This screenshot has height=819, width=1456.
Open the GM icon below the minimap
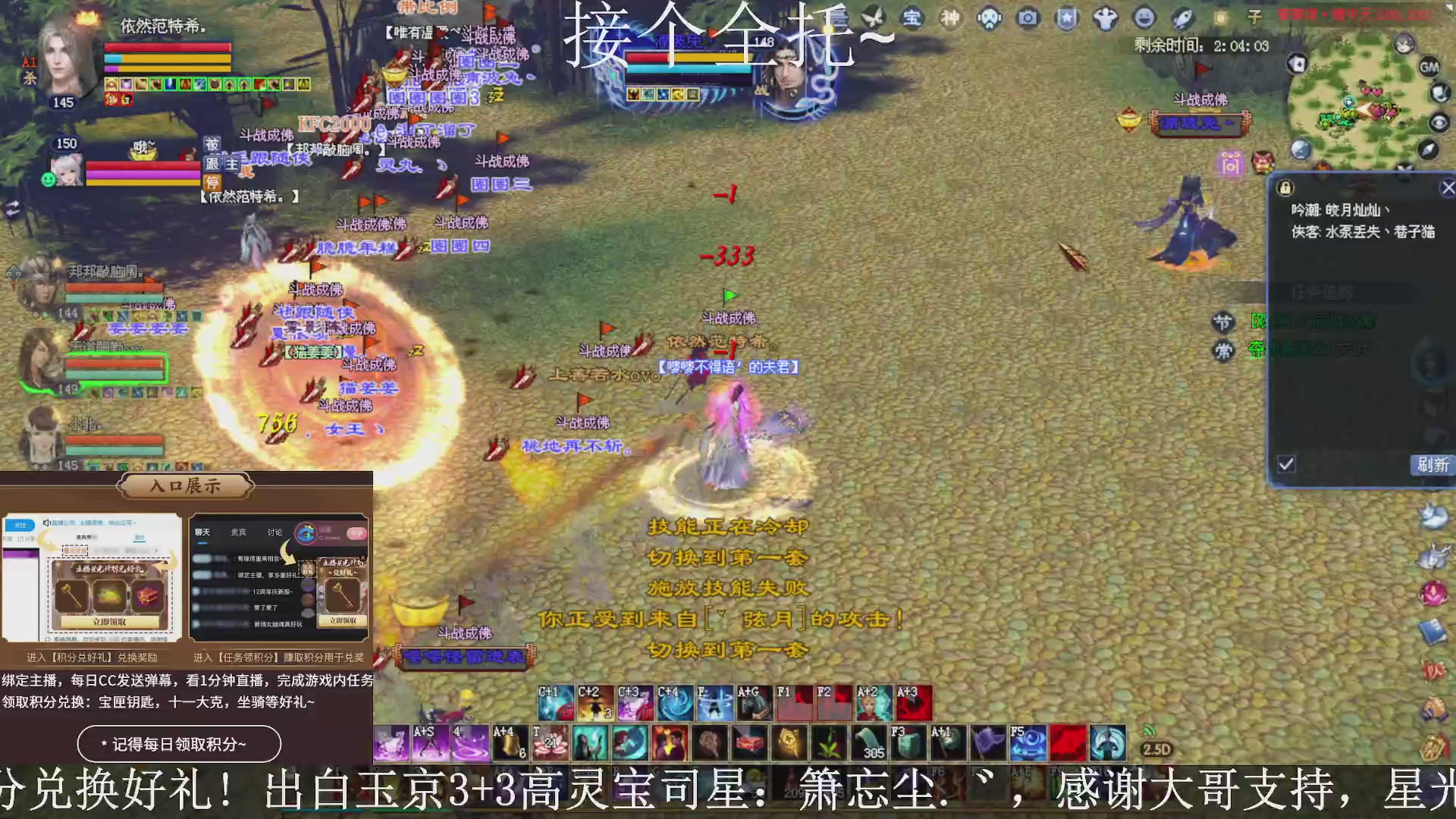pos(1429,67)
